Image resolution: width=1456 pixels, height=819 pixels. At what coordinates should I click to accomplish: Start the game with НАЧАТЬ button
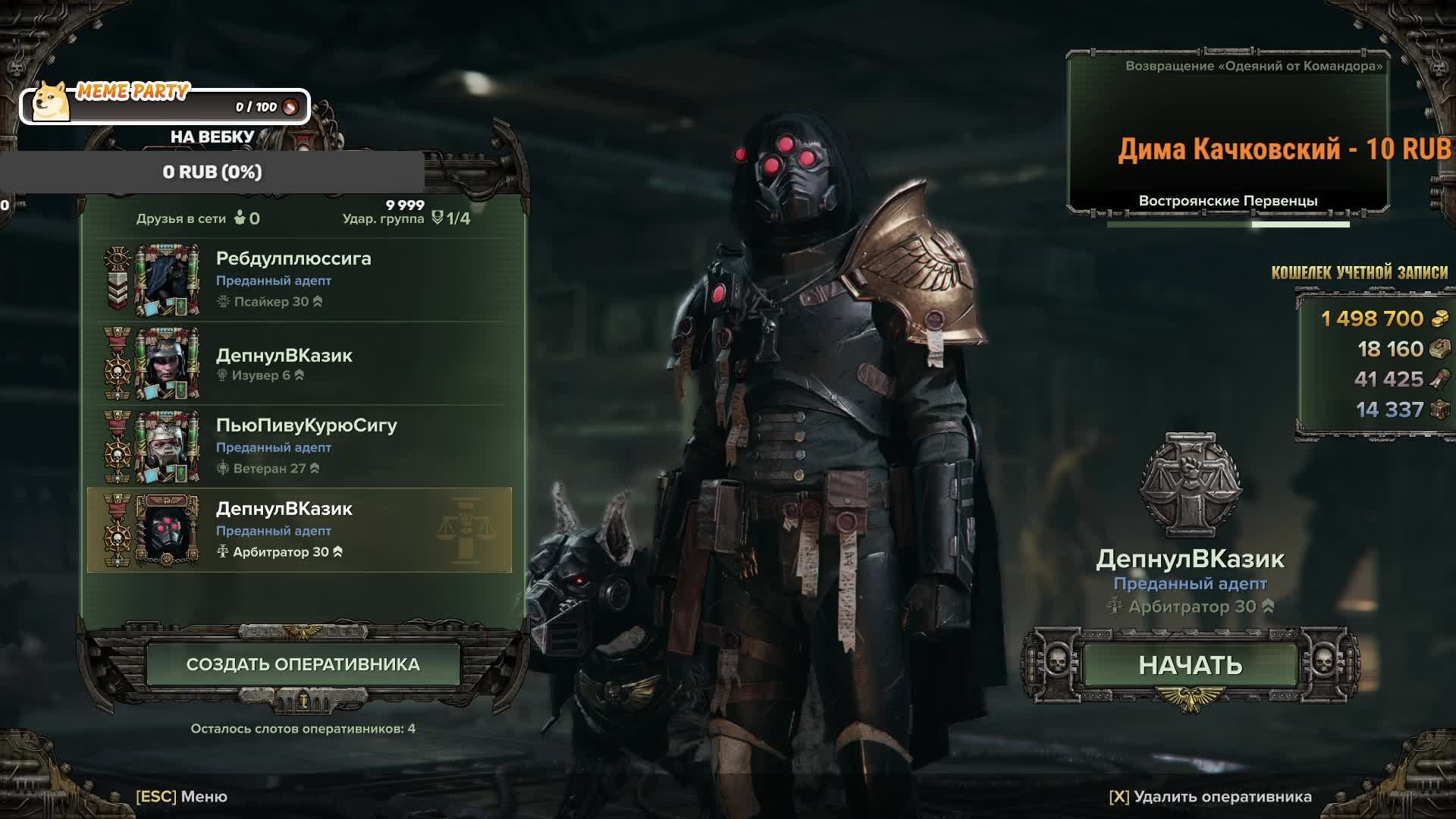(x=1189, y=665)
